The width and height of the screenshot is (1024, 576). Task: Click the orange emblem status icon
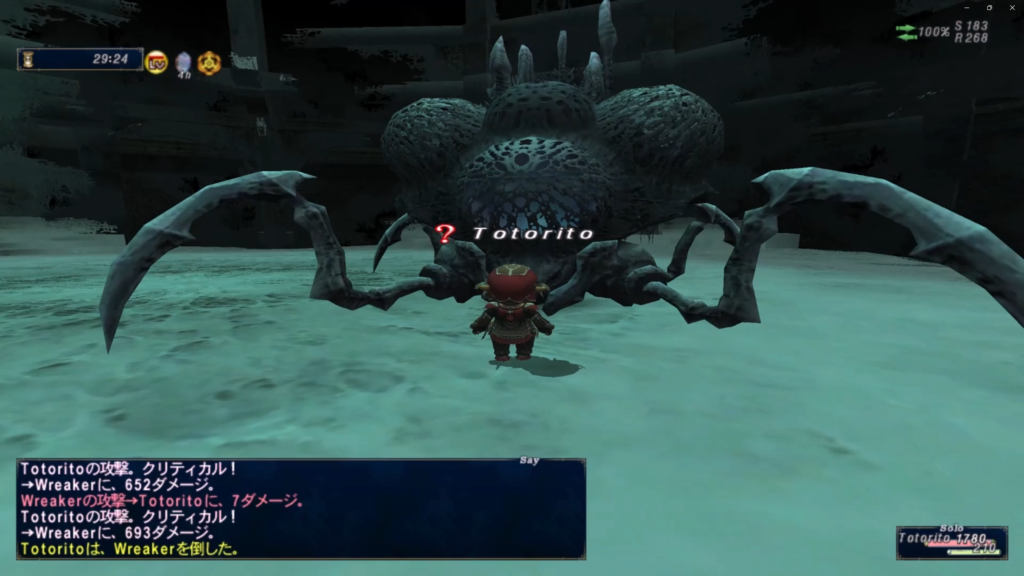[x=209, y=63]
